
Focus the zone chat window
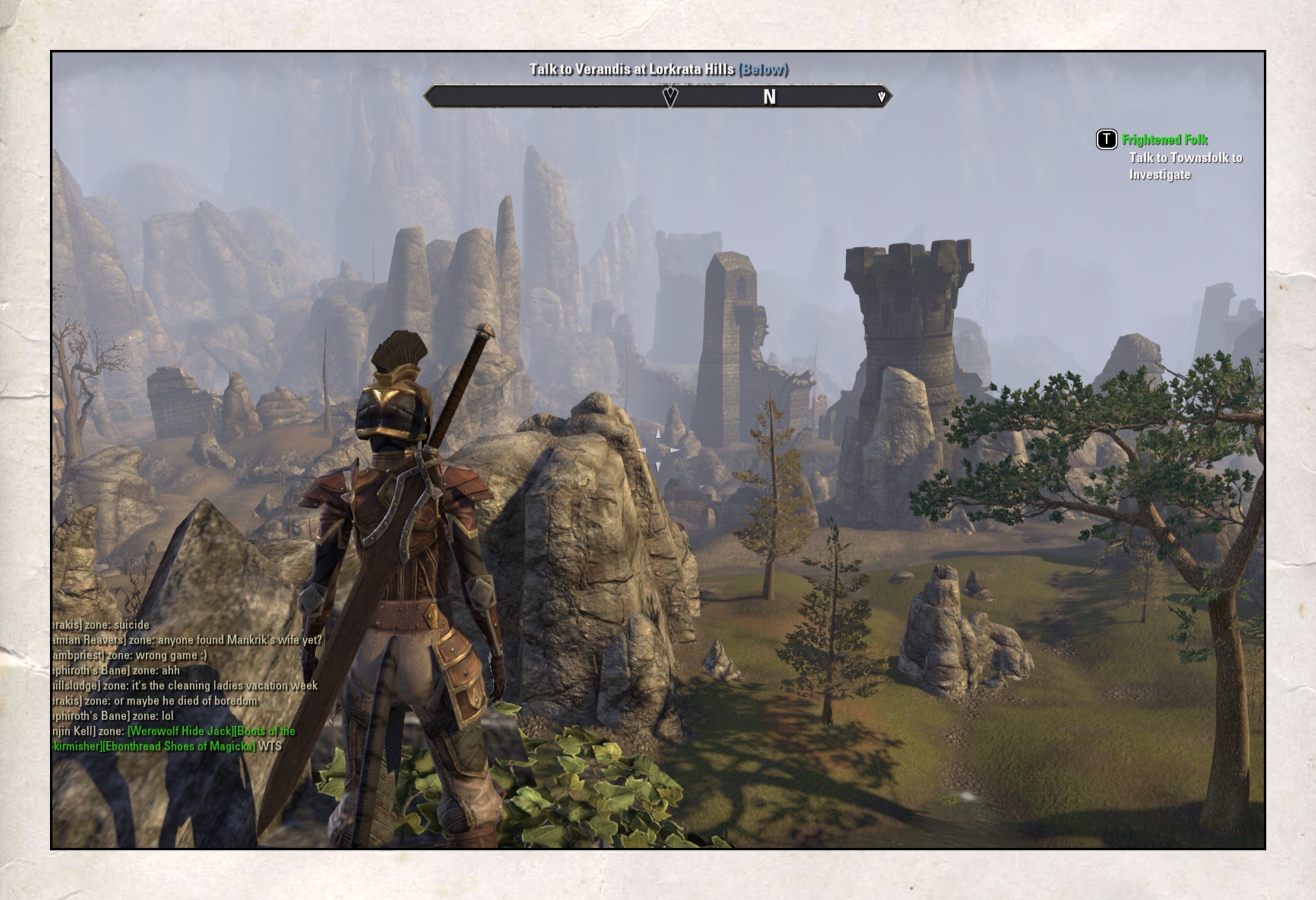[x=186, y=685]
